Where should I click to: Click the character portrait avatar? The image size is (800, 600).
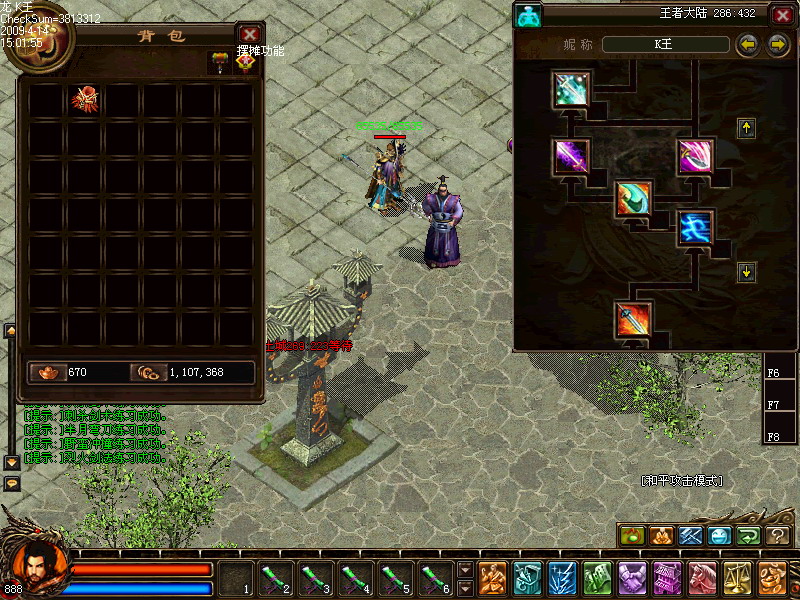tap(36, 568)
